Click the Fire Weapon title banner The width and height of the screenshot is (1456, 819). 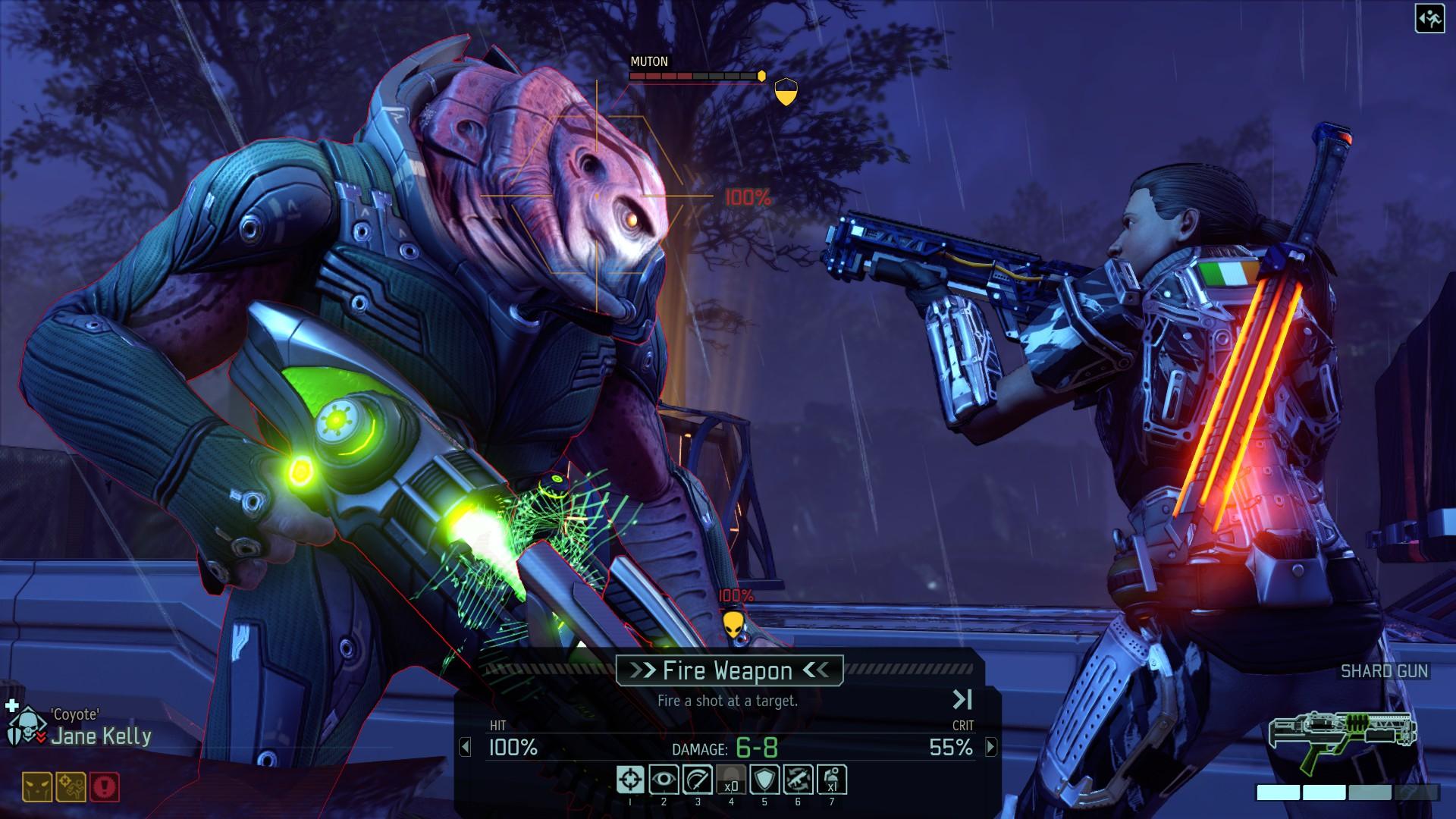pos(728,670)
